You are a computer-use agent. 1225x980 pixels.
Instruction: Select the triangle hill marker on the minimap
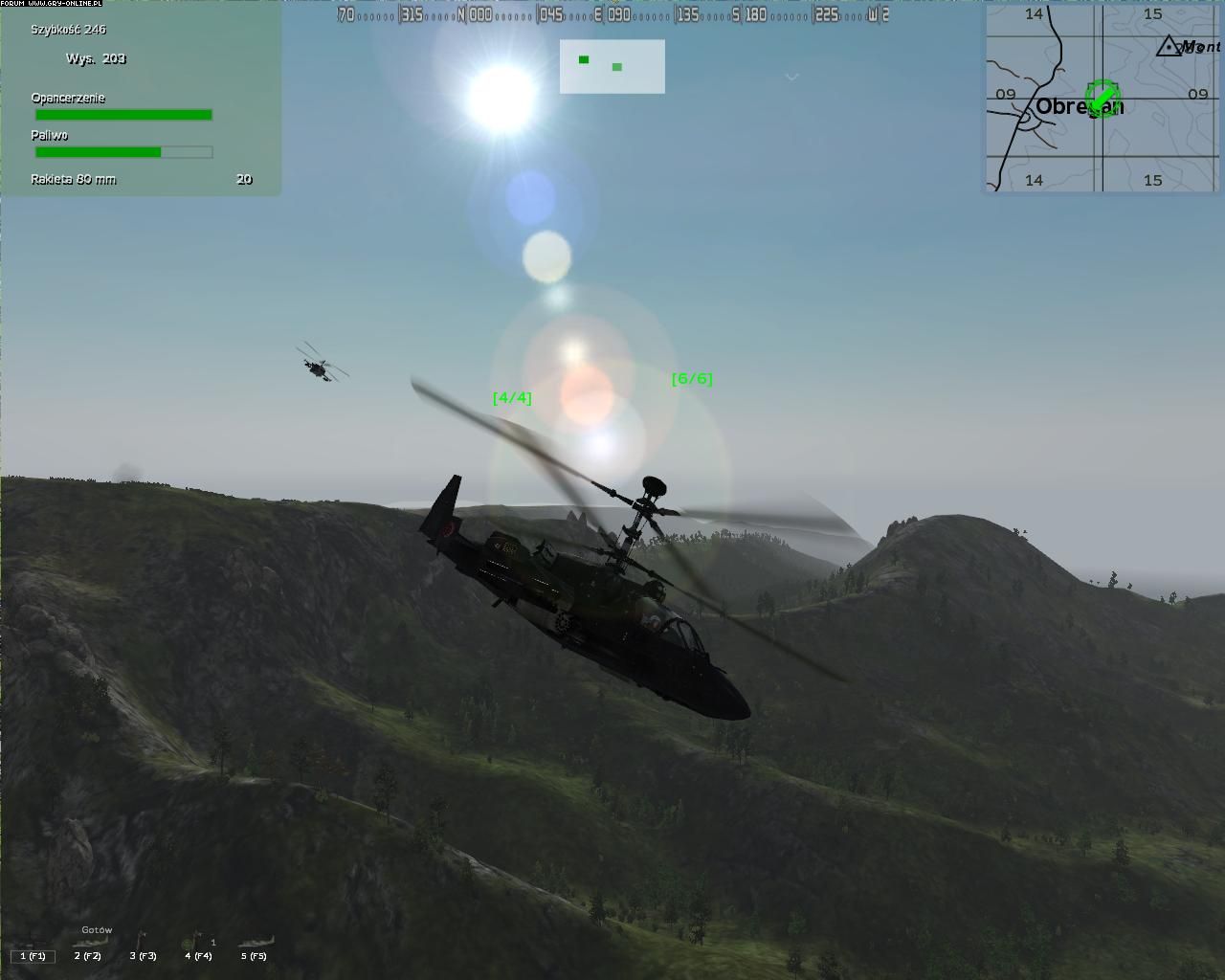coord(1169,46)
